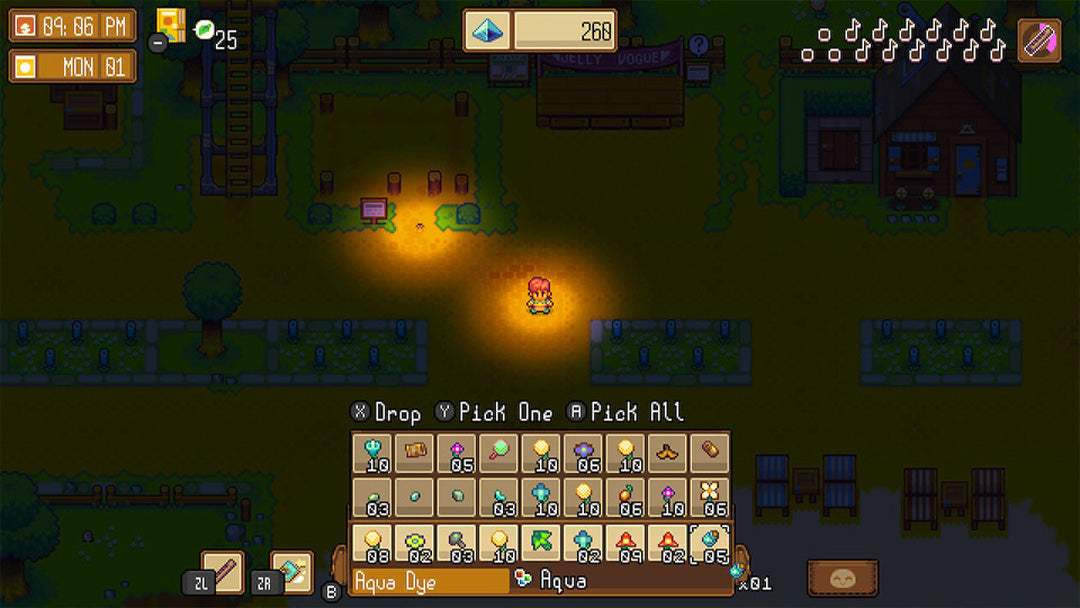Select the green hand mirror item

498,453
